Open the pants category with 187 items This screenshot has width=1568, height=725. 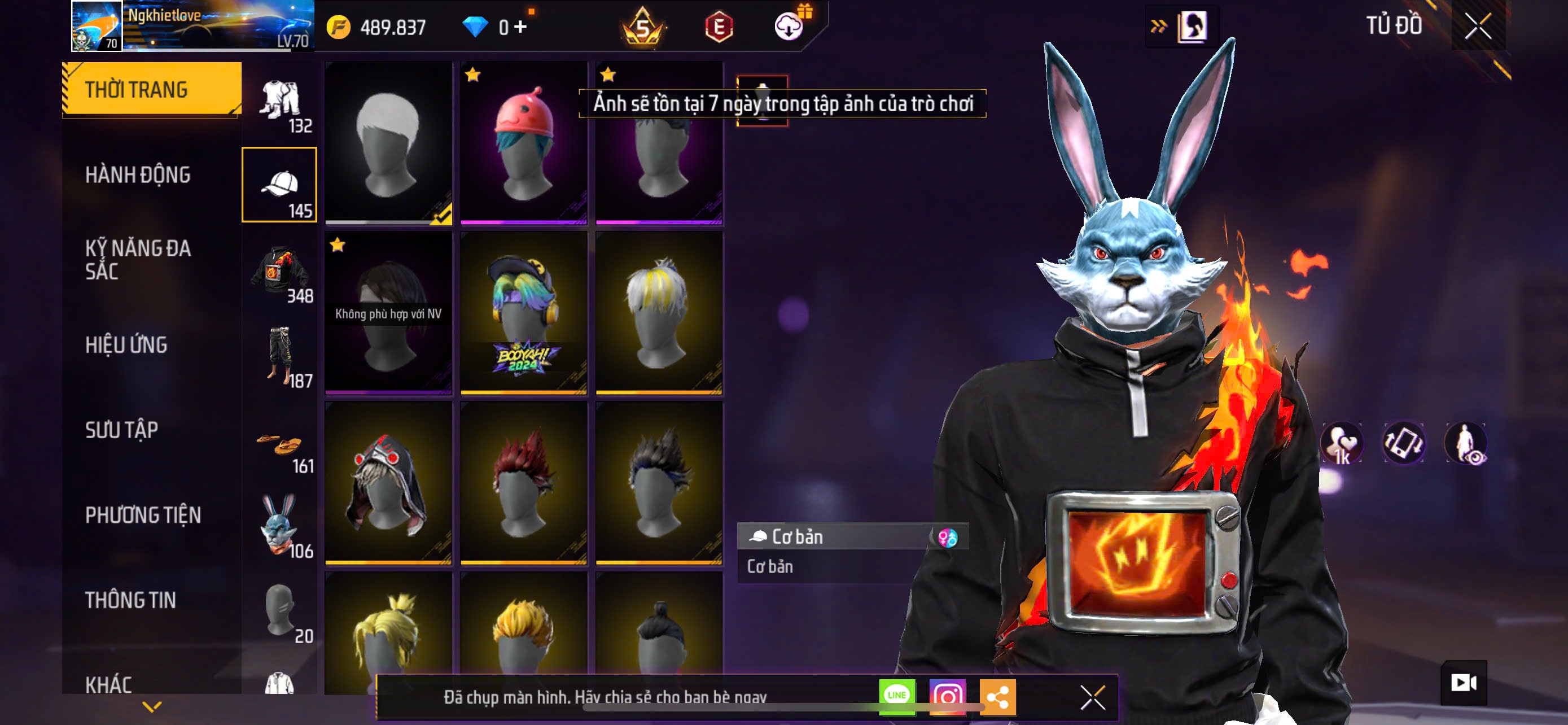click(279, 356)
